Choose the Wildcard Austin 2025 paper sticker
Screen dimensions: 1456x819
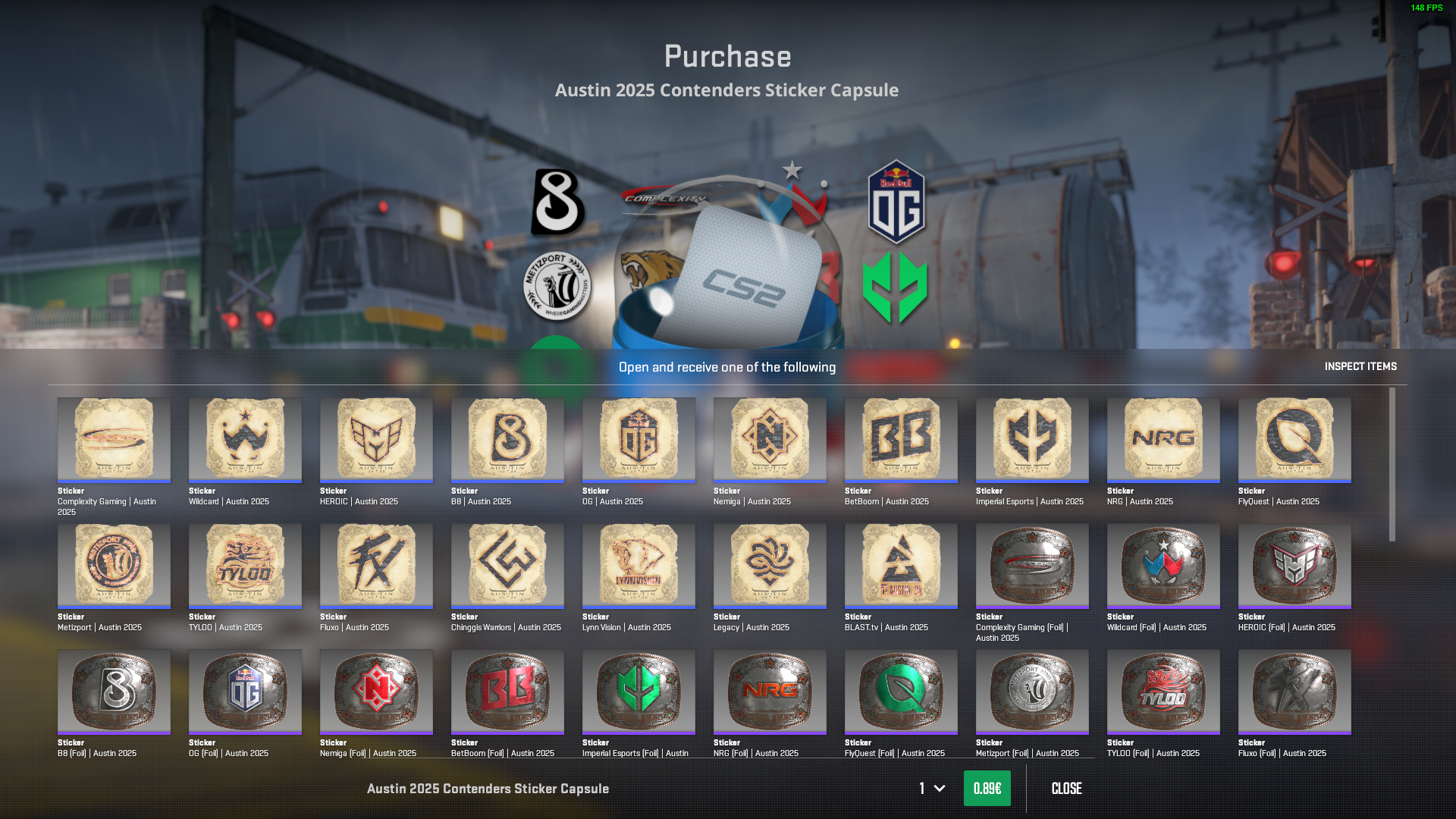tap(245, 439)
